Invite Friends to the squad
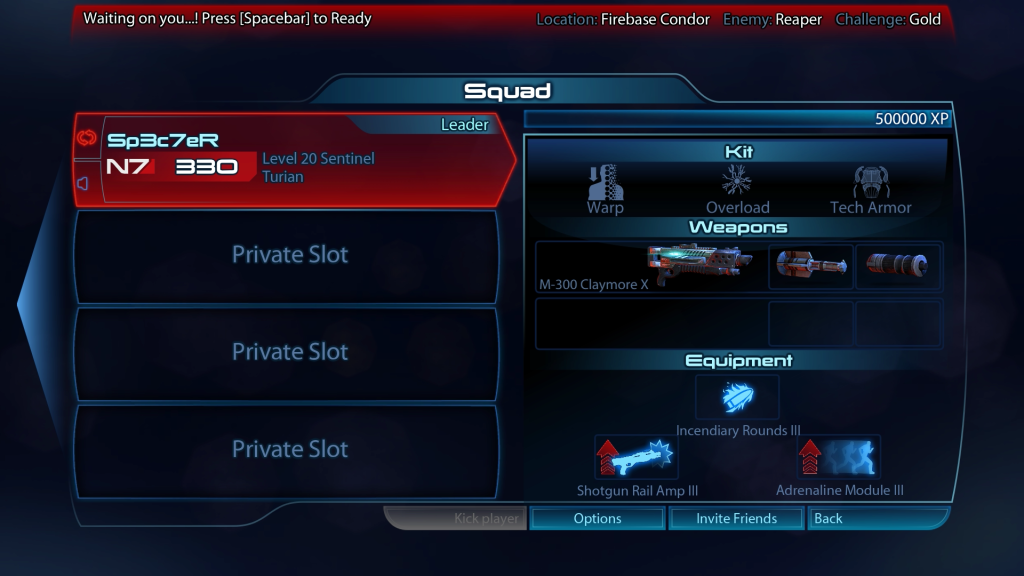 click(736, 518)
